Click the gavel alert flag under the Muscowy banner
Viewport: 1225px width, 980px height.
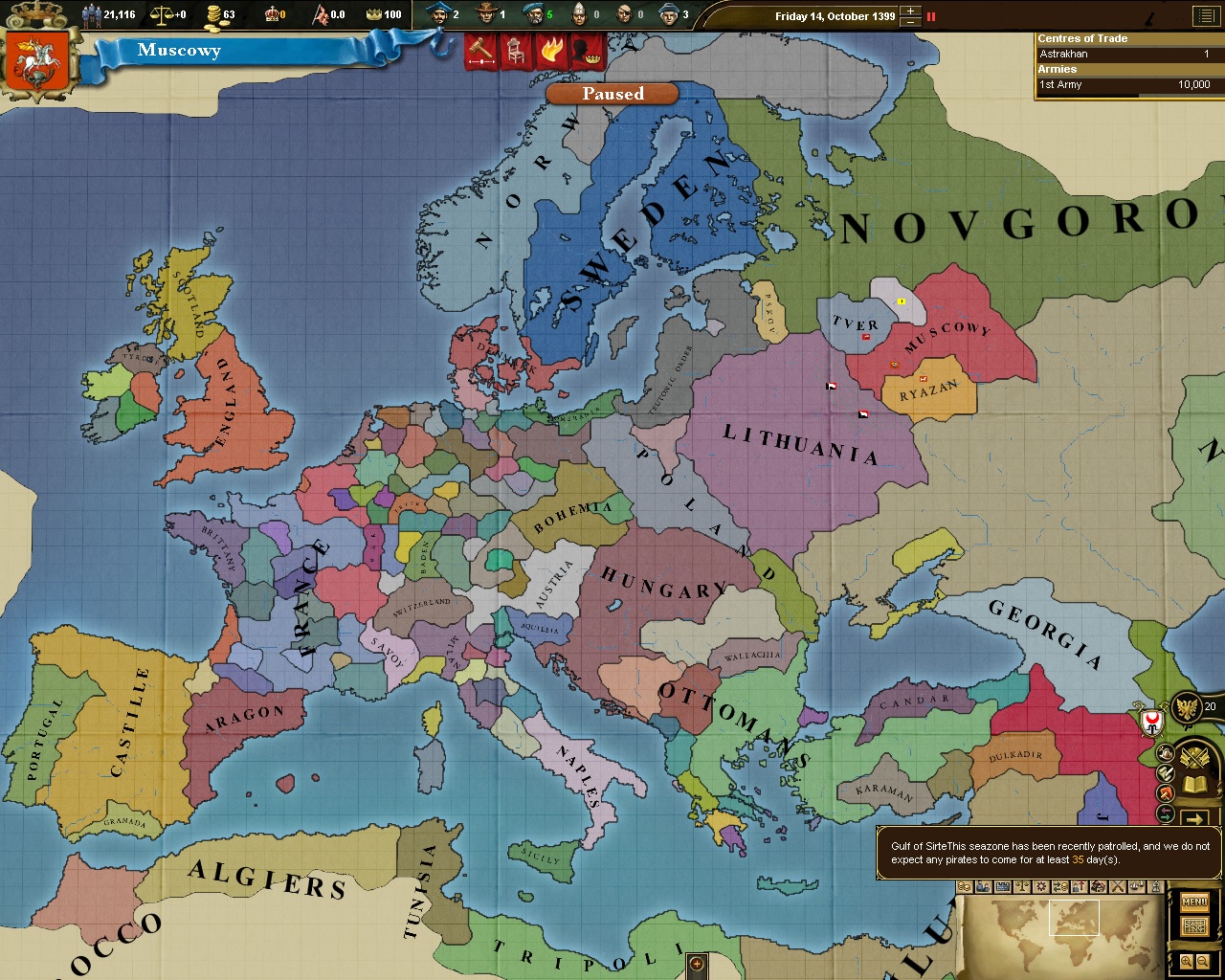[x=480, y=53]
